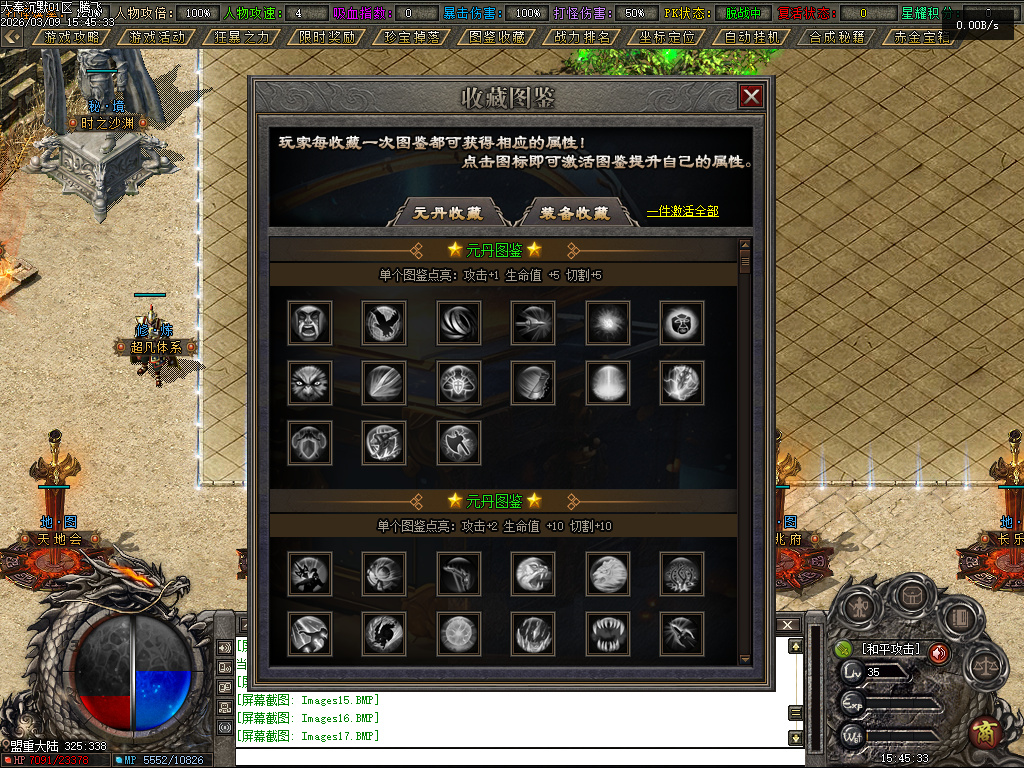Activate the flying eagle codex icon
Screen dimensions: 1024x768
pyautogui.click(x=384, y=322)
